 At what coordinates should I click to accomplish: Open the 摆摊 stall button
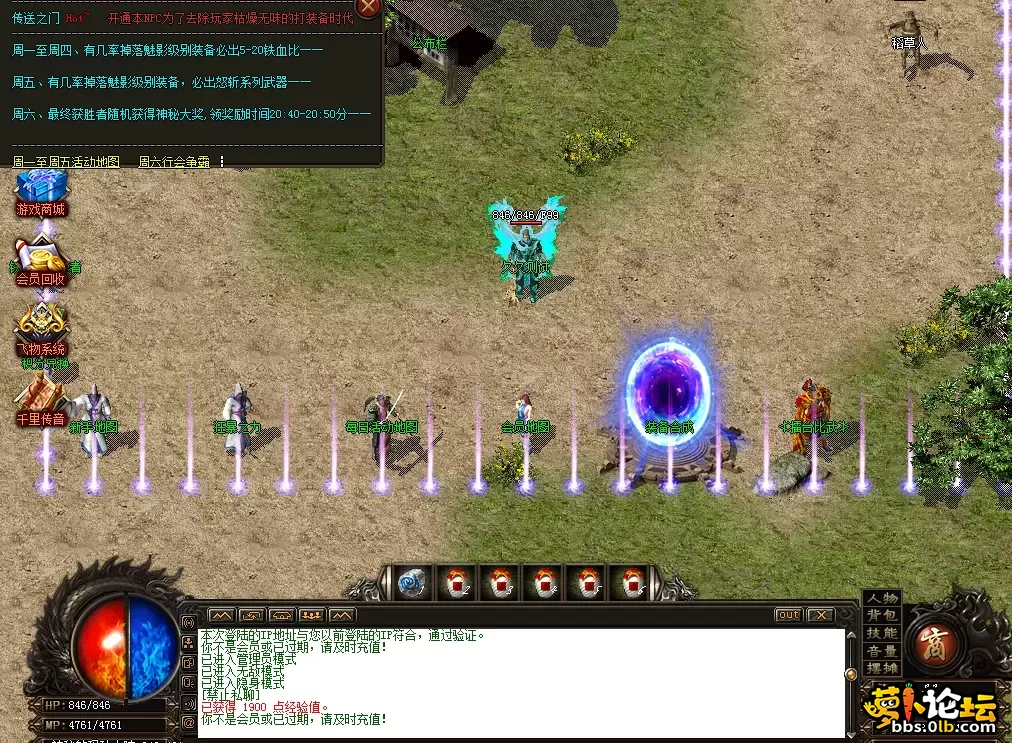tap(882, 668)
